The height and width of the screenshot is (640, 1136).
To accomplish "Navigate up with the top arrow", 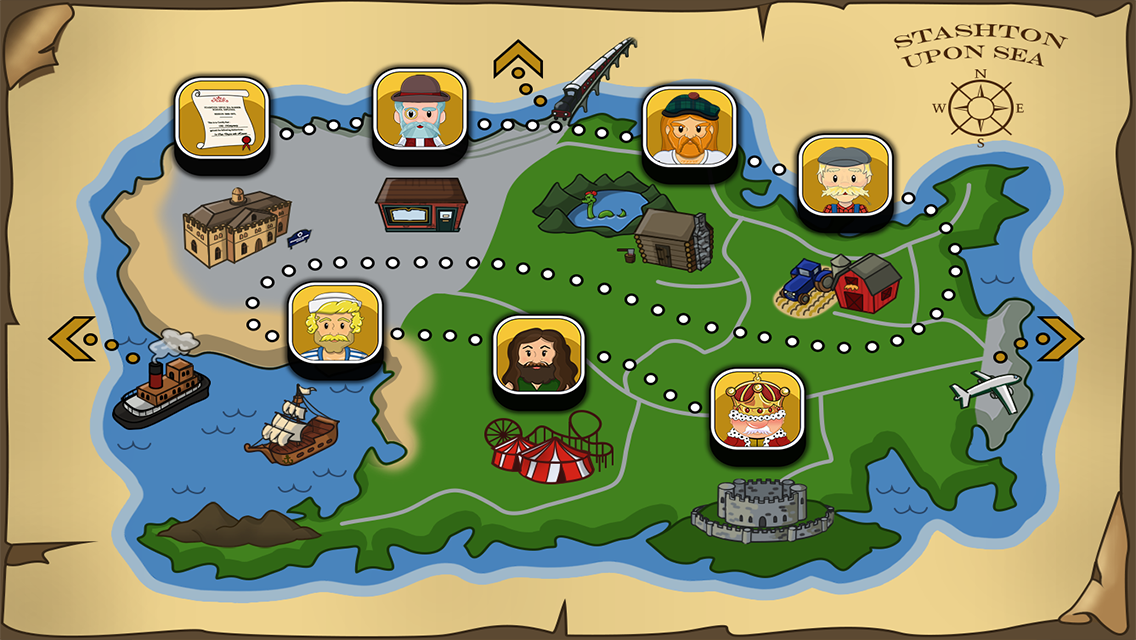I will [518, 60].
